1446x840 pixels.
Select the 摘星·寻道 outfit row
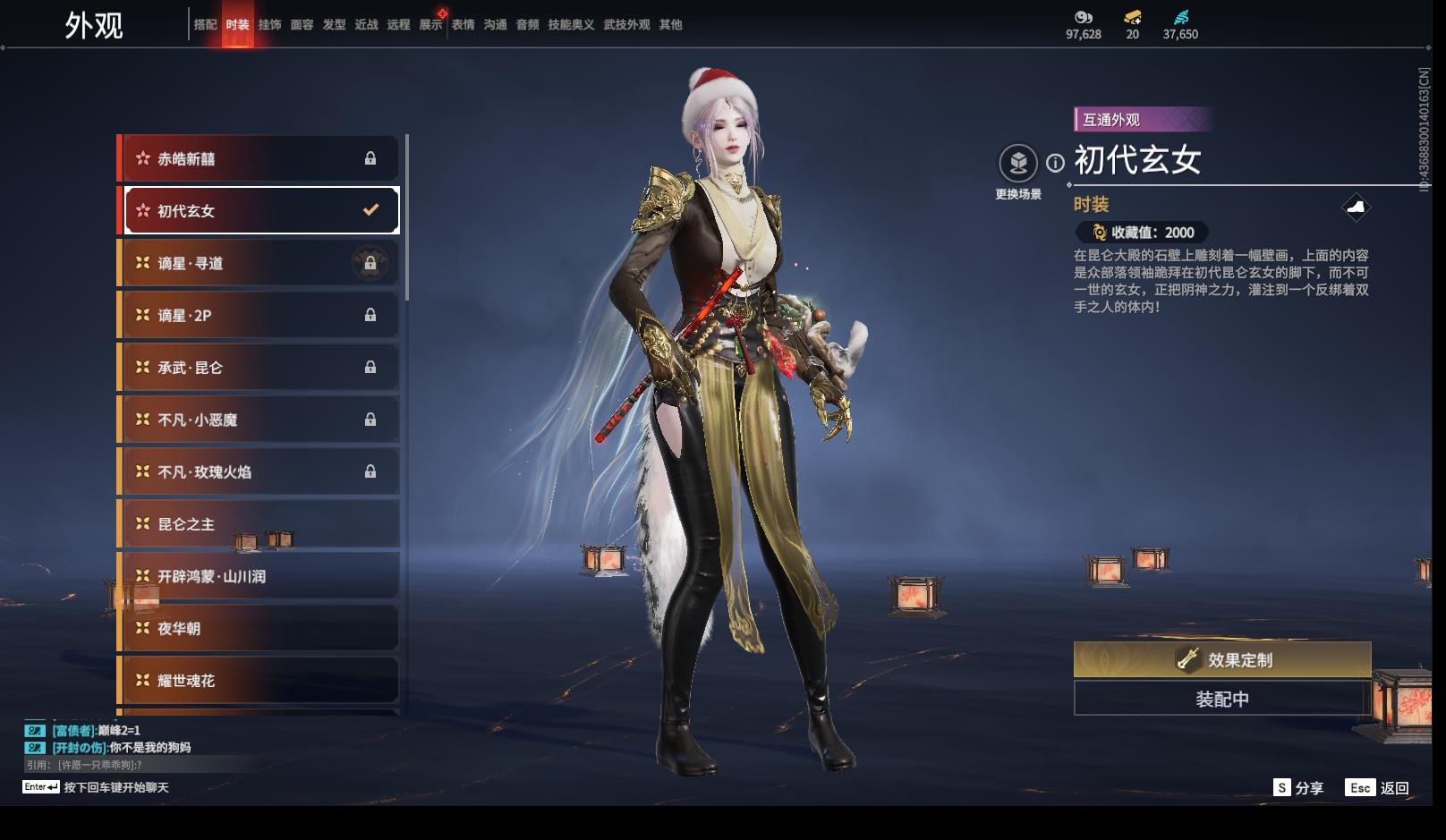(259, 264)
